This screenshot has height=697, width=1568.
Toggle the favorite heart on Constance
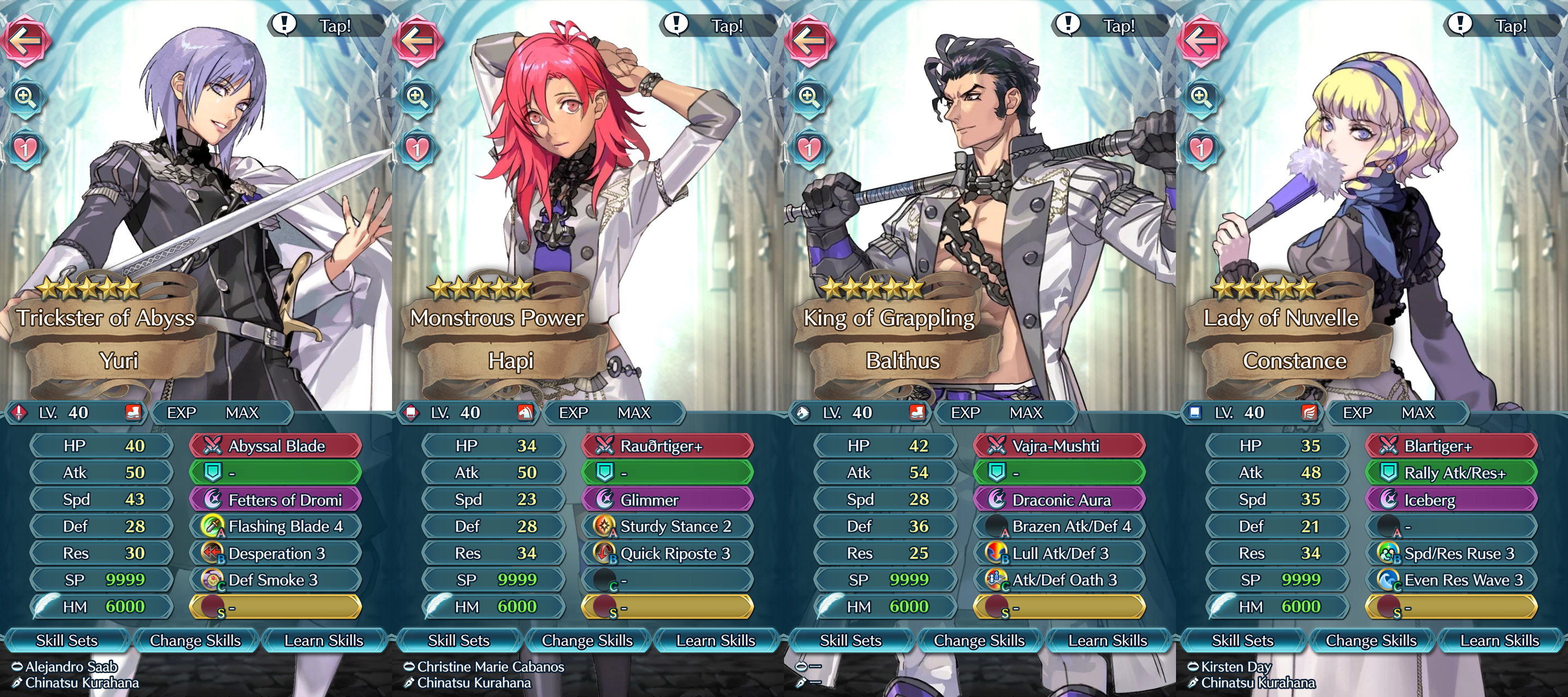pos(1200,148)
